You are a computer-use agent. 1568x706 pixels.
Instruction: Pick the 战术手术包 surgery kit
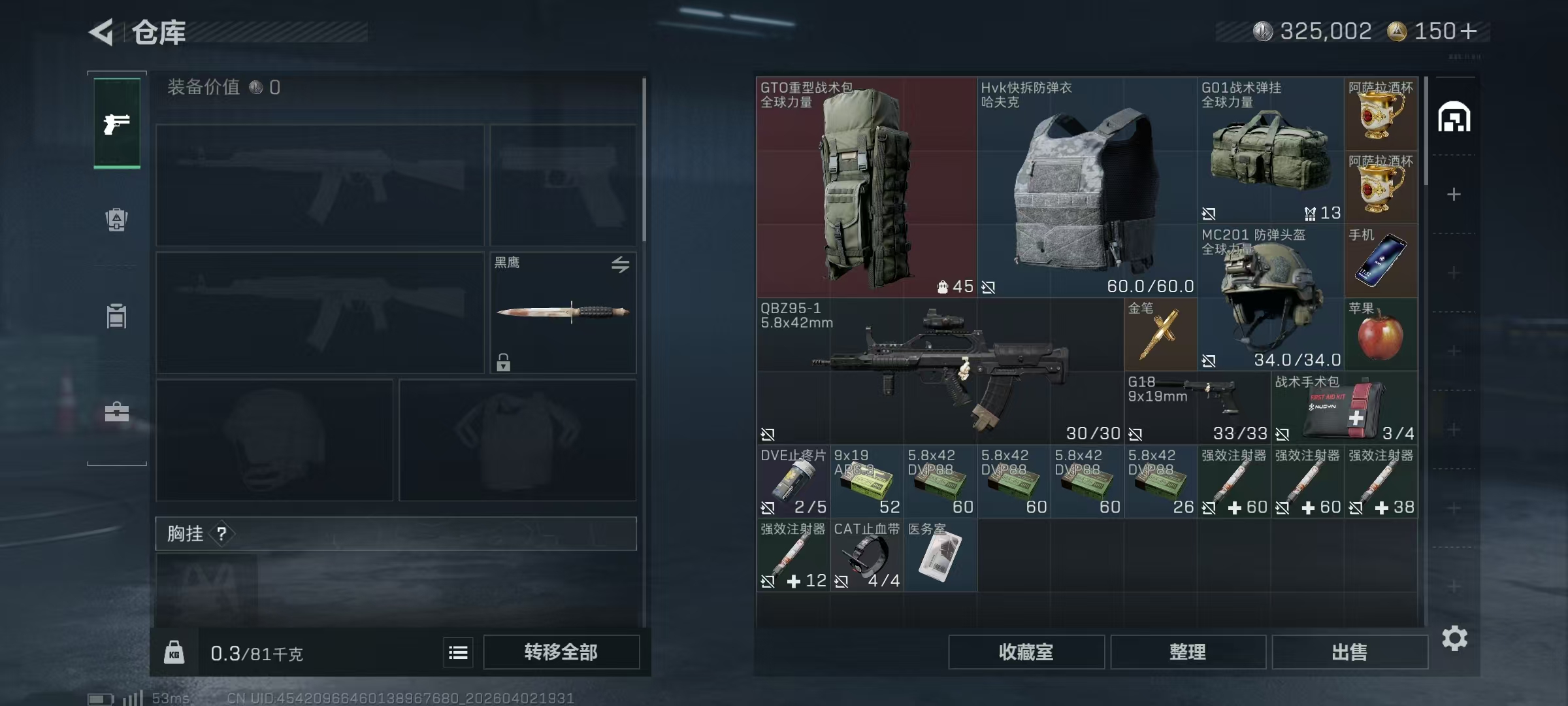click(x=1344, y=407)
